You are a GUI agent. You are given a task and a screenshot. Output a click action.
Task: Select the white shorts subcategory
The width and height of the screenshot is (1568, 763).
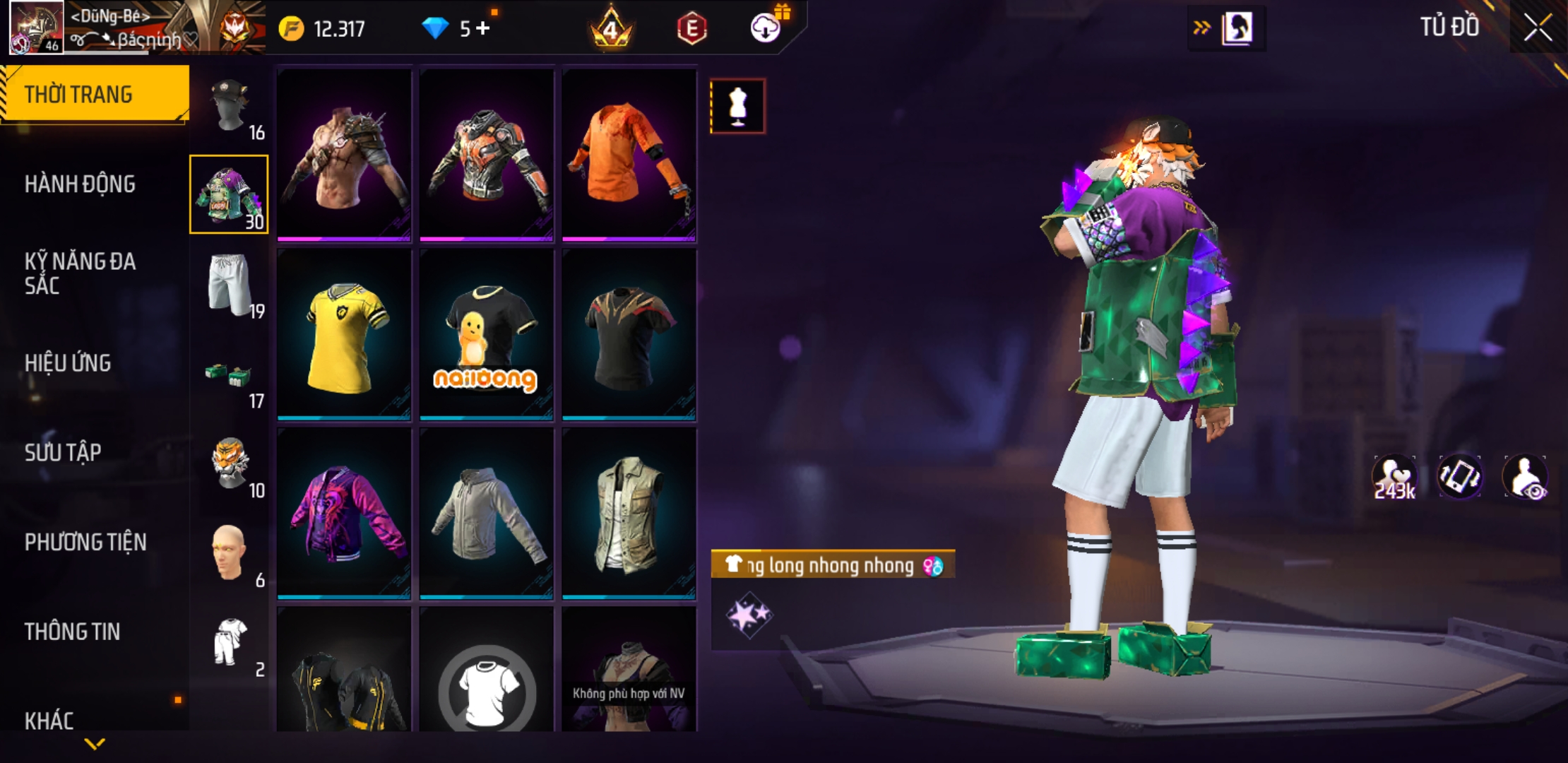[230, 284]
